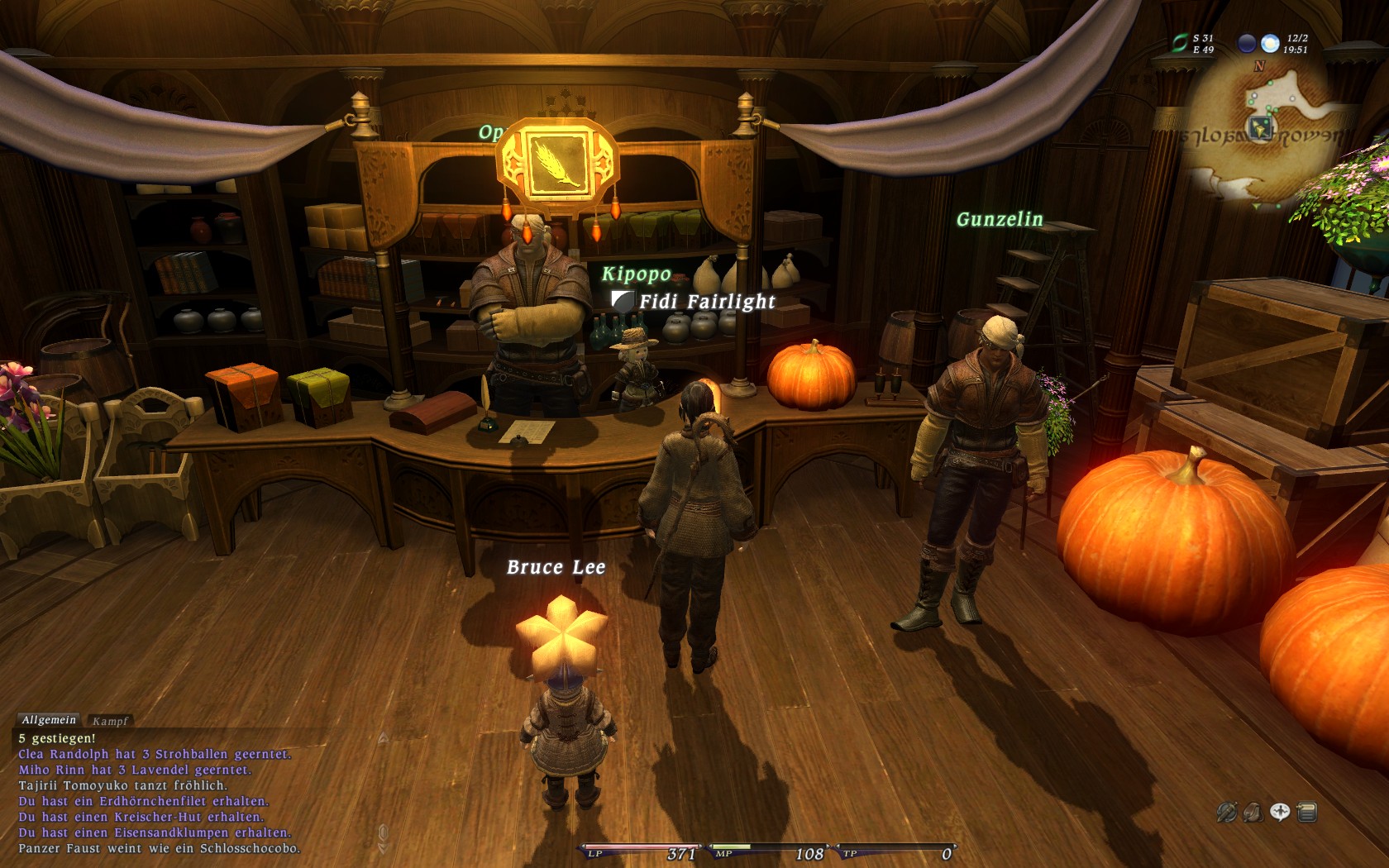Open the emote speech bubble icon
The width and height of the screenshot is (1389, 868).
pos(1280,813)
